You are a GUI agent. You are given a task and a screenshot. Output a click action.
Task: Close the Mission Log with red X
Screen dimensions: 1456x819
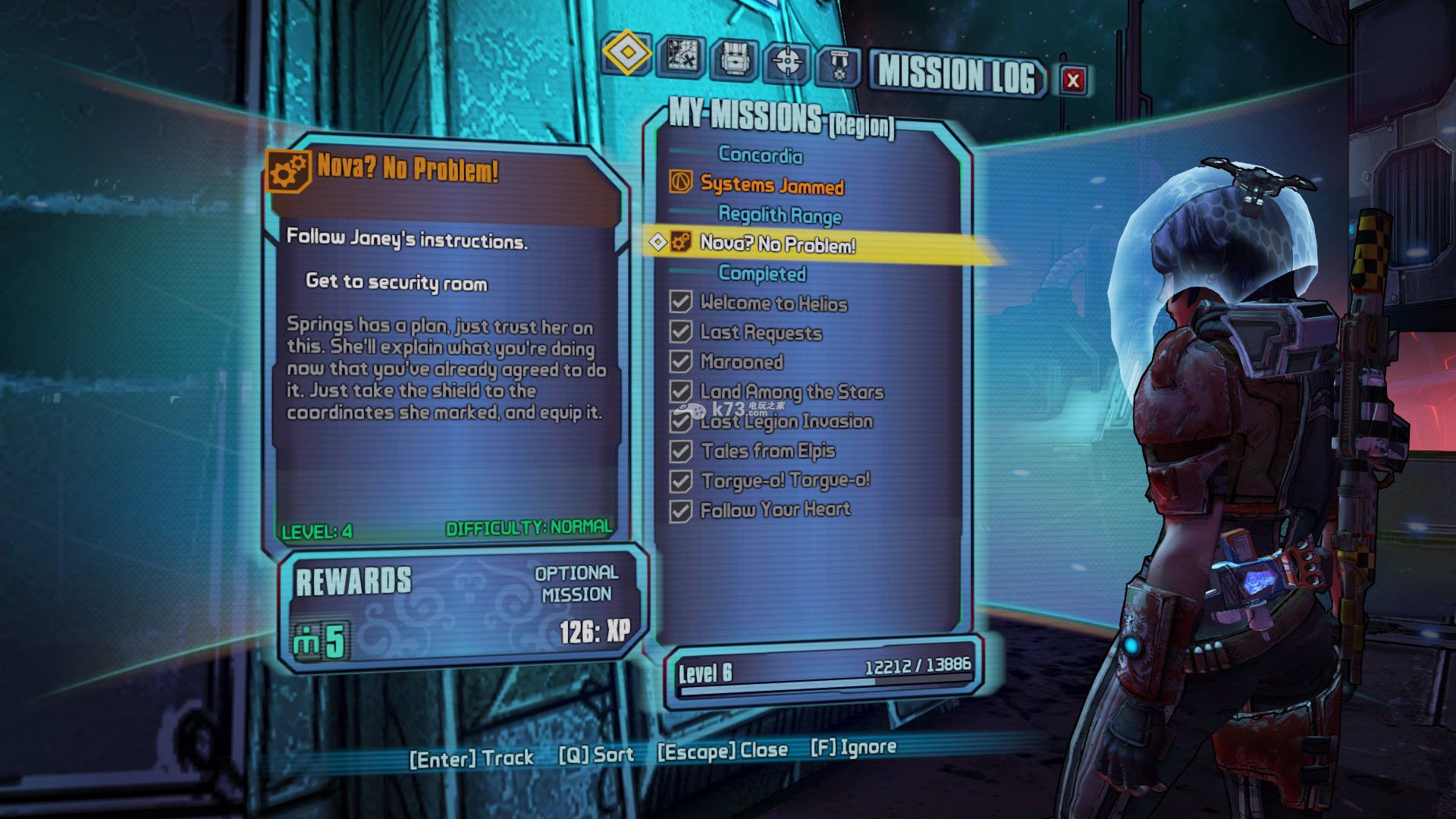[1072, 80]
